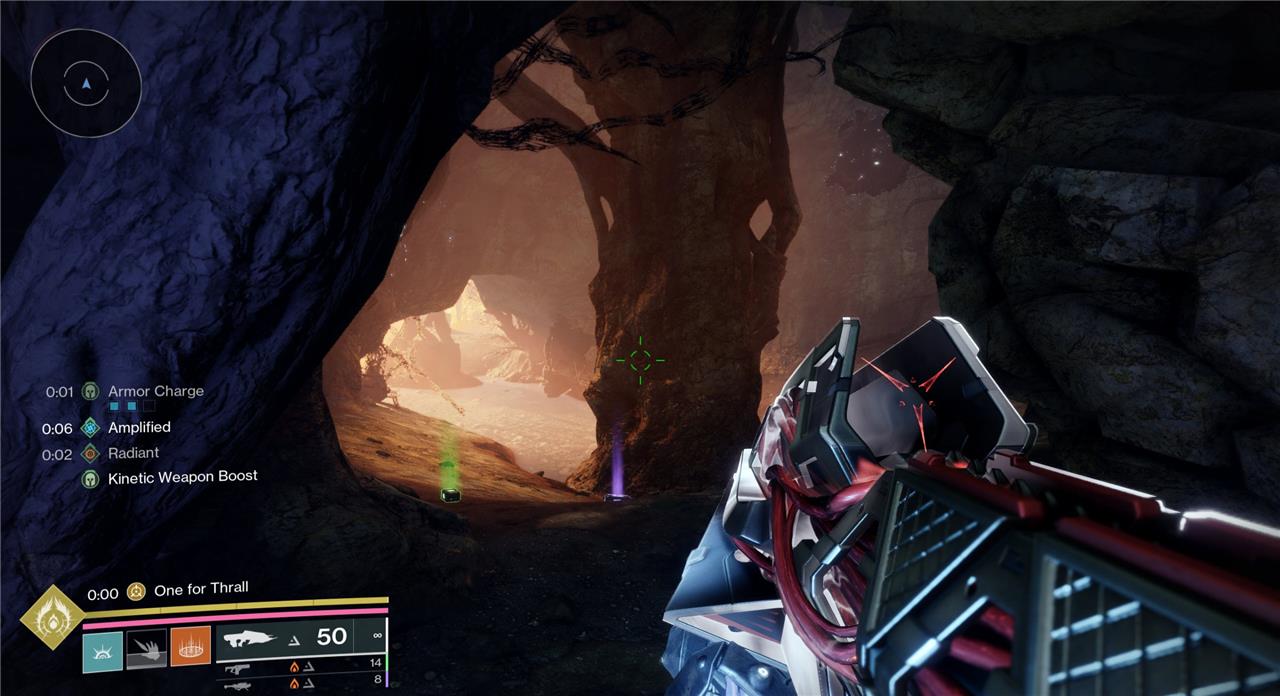This screenshot has height=696, width=1280.
Task: Click the circular radar in the corner
Action: click(x=86, y=83)
